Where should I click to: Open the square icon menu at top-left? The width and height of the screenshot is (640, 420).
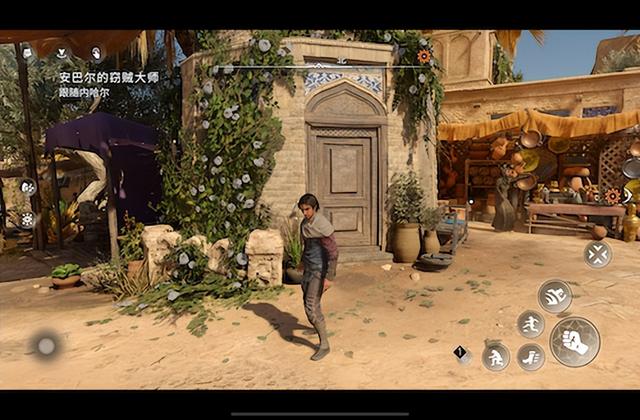(27, 52)
